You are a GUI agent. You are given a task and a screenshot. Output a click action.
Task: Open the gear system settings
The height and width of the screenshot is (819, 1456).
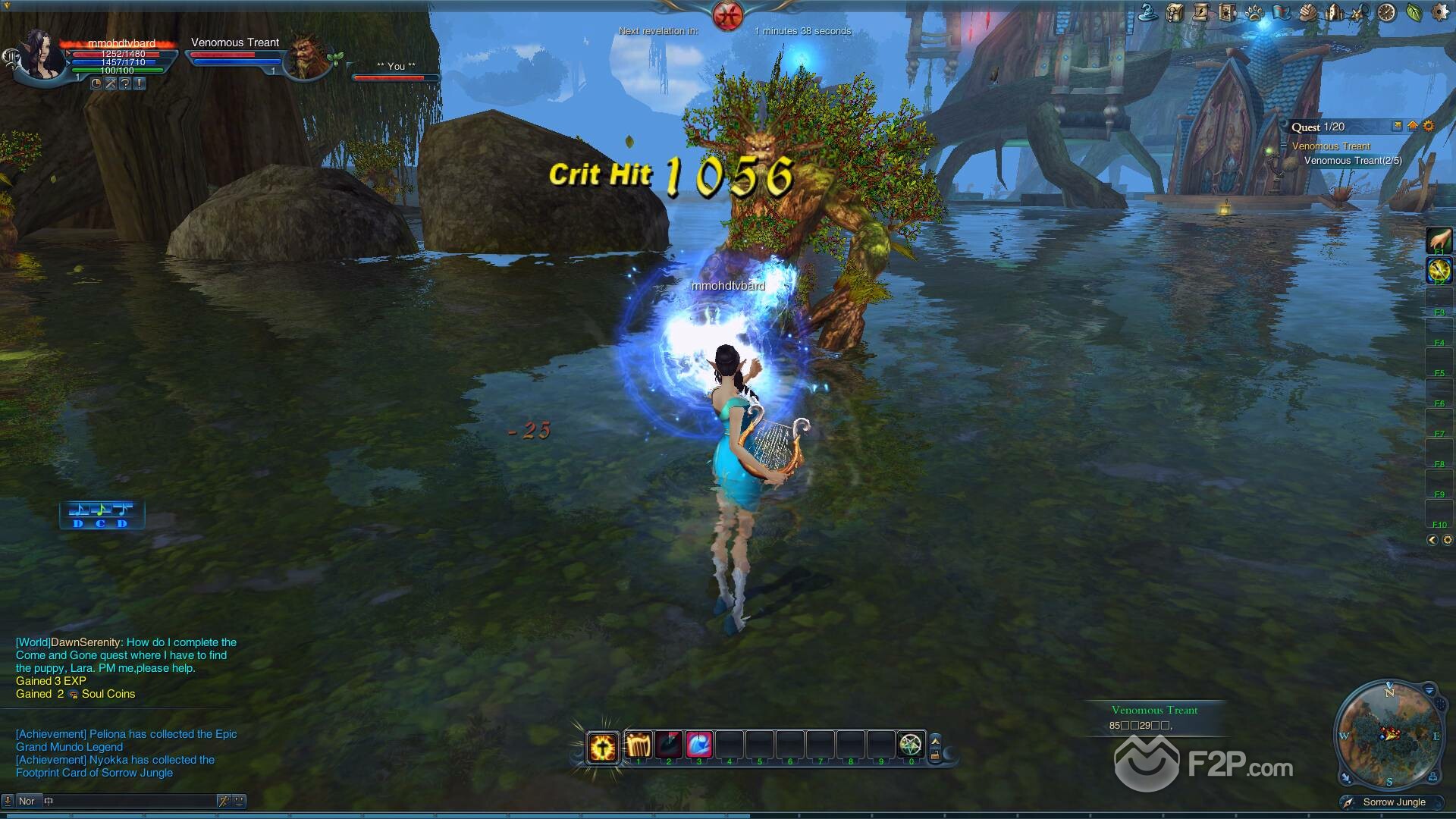tap(1439, 12)
